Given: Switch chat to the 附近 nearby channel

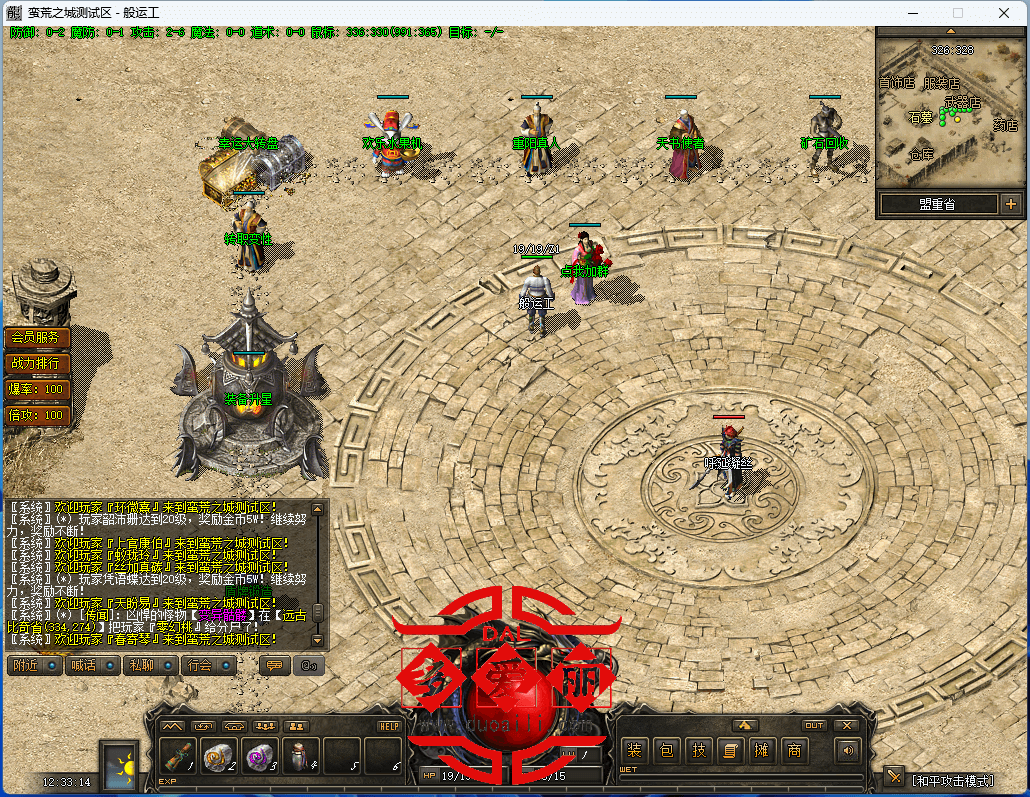Looking at the screenshot, I should pos(33,665).
